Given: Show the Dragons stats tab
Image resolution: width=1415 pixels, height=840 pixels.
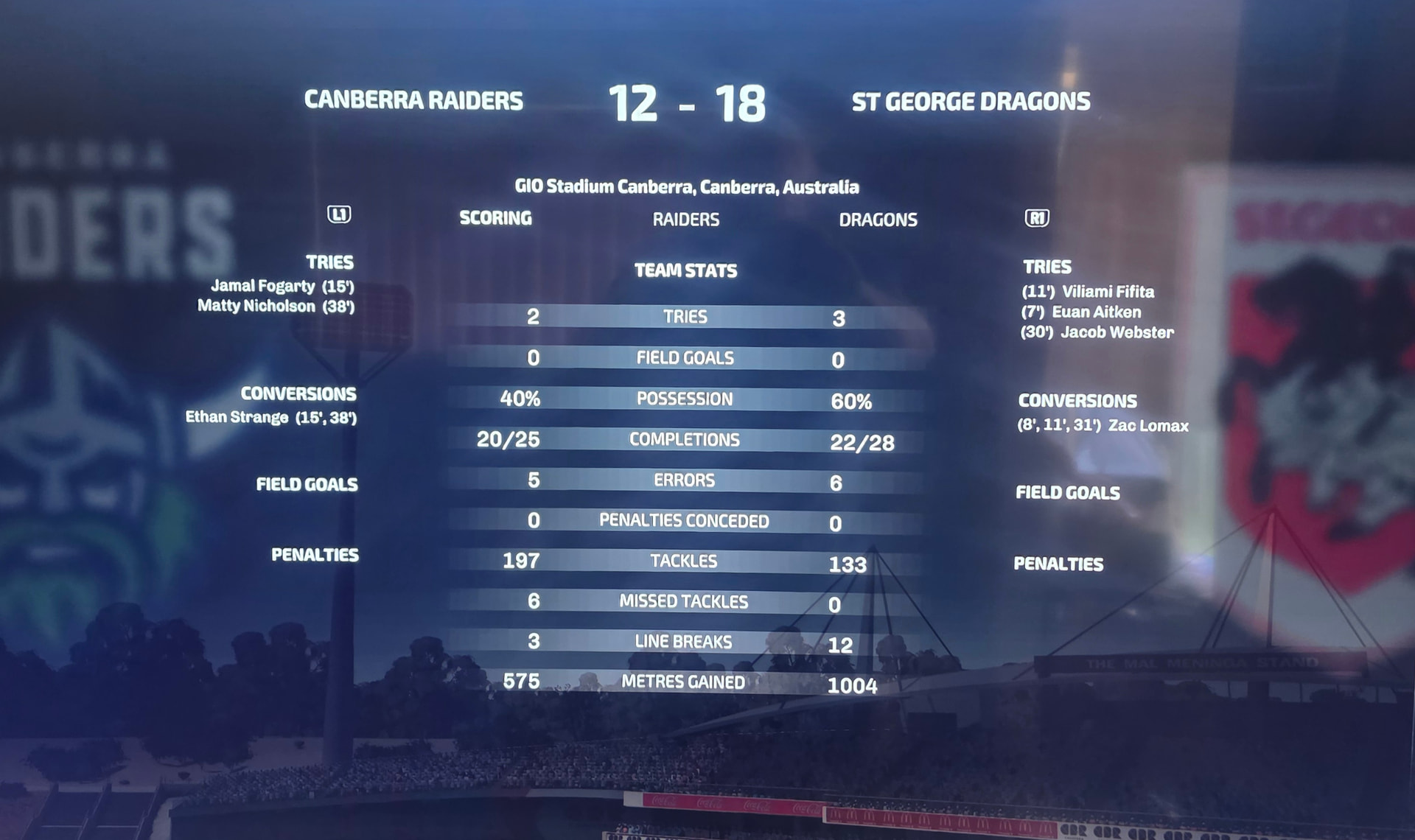Looking at the screenshot, I should click(x=878, y=220).
